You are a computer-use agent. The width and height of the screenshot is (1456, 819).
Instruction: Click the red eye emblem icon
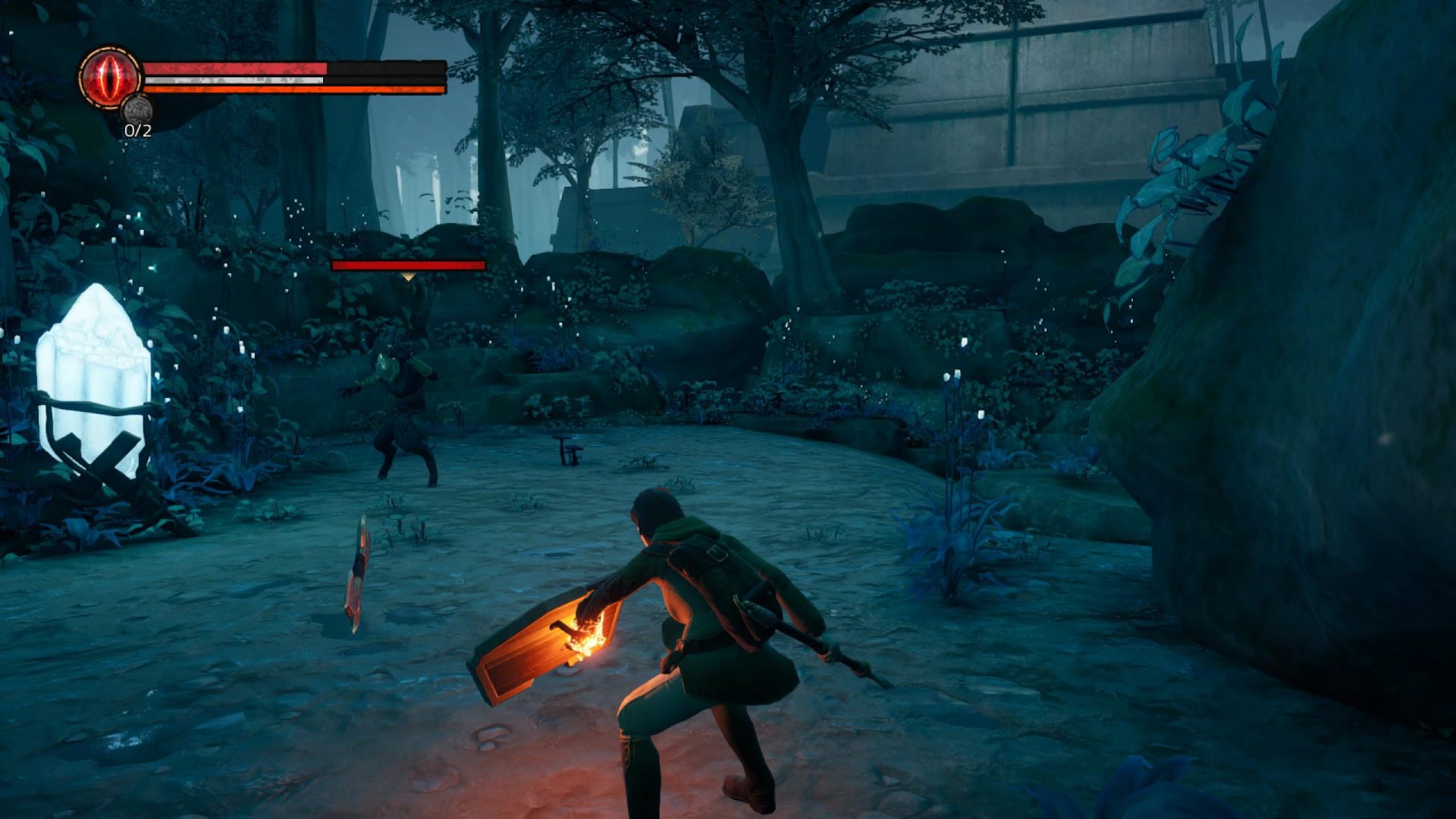click(x=110, y=77)
